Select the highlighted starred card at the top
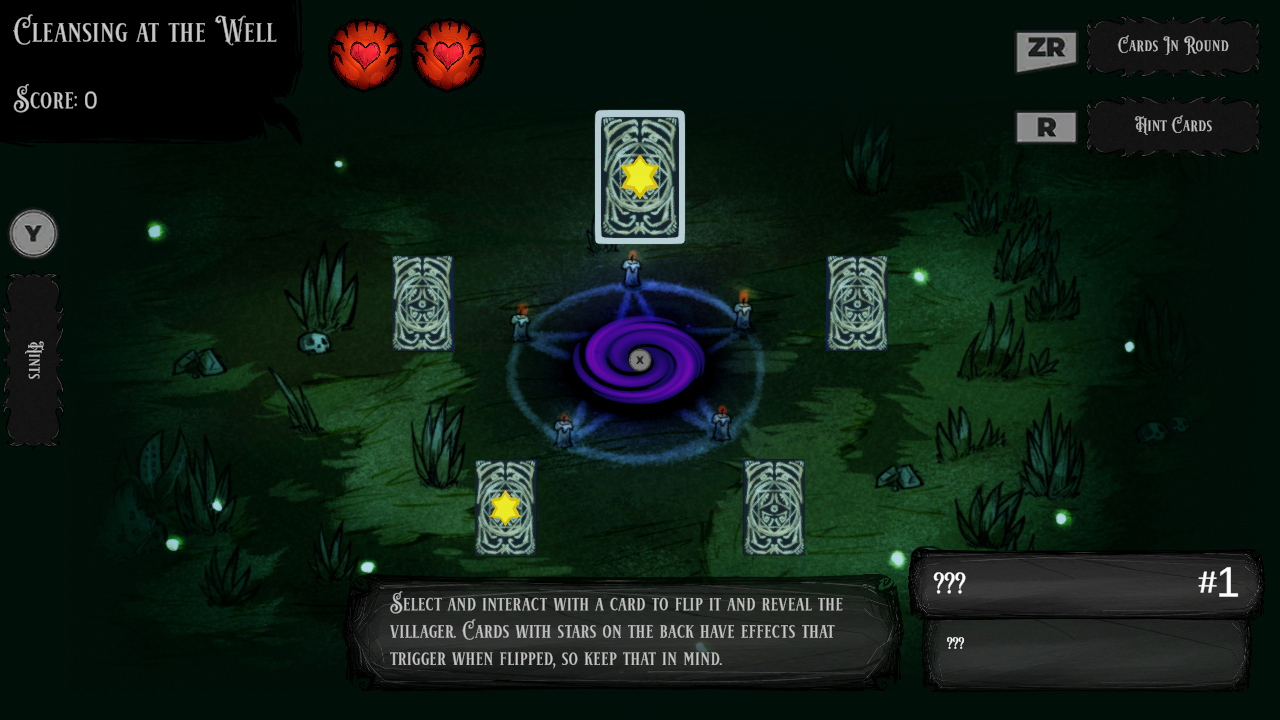 [x=639, y=177]
